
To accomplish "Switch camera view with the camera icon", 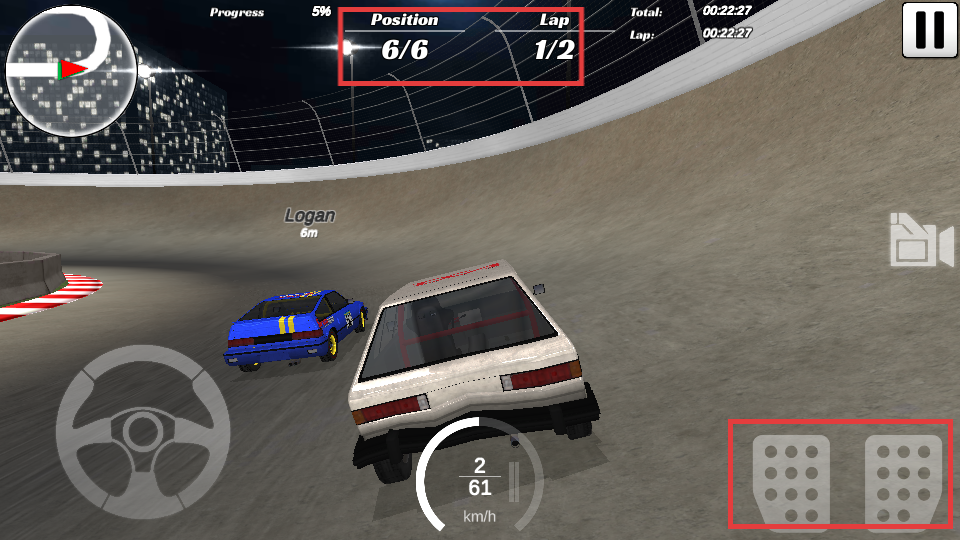I will pos(921,241).
